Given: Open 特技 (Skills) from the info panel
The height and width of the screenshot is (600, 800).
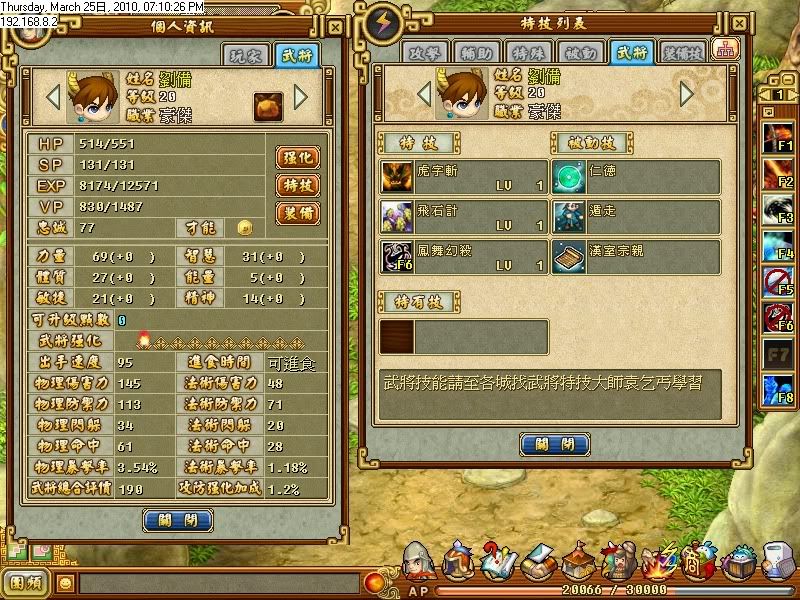Looking at the screenshot, I should (297, 185).
